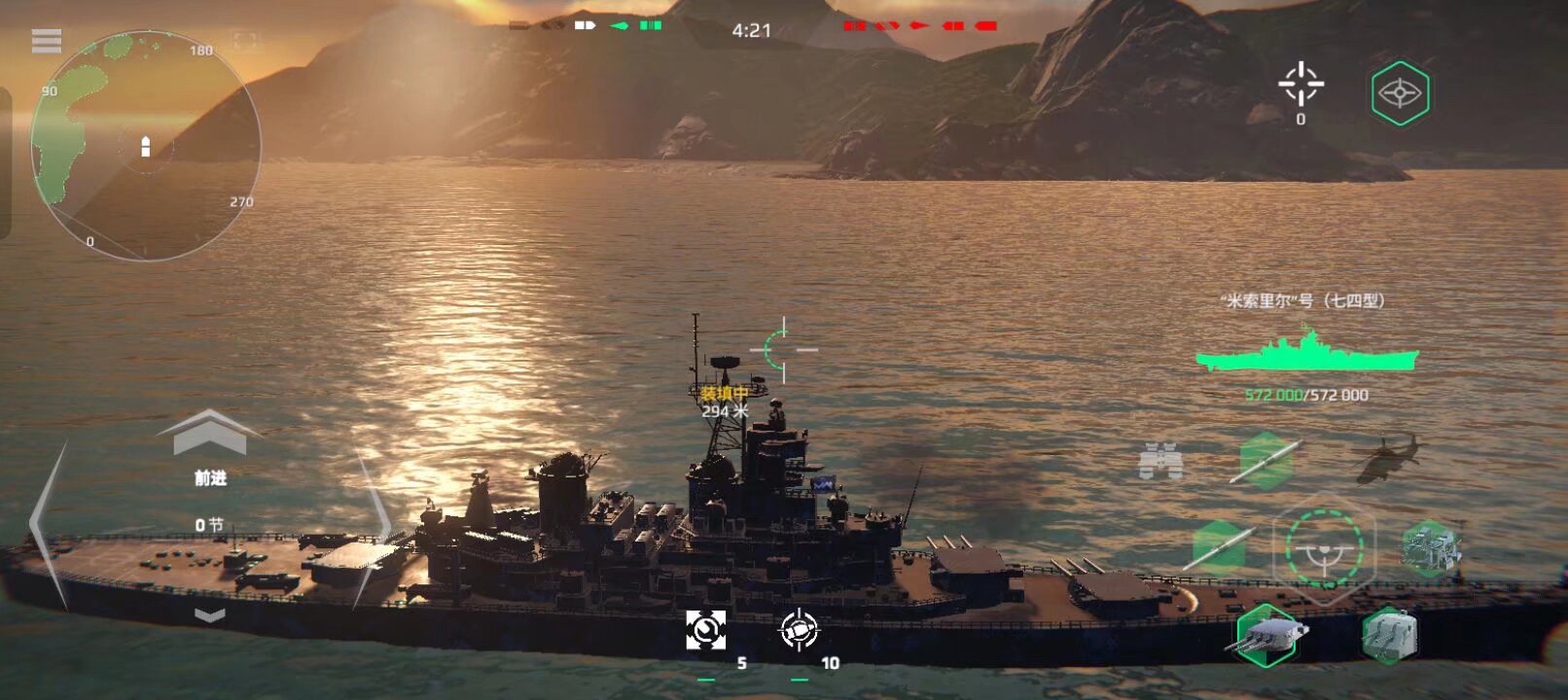Select the missile icon beside the binoculars

(x=1265, y=461)
